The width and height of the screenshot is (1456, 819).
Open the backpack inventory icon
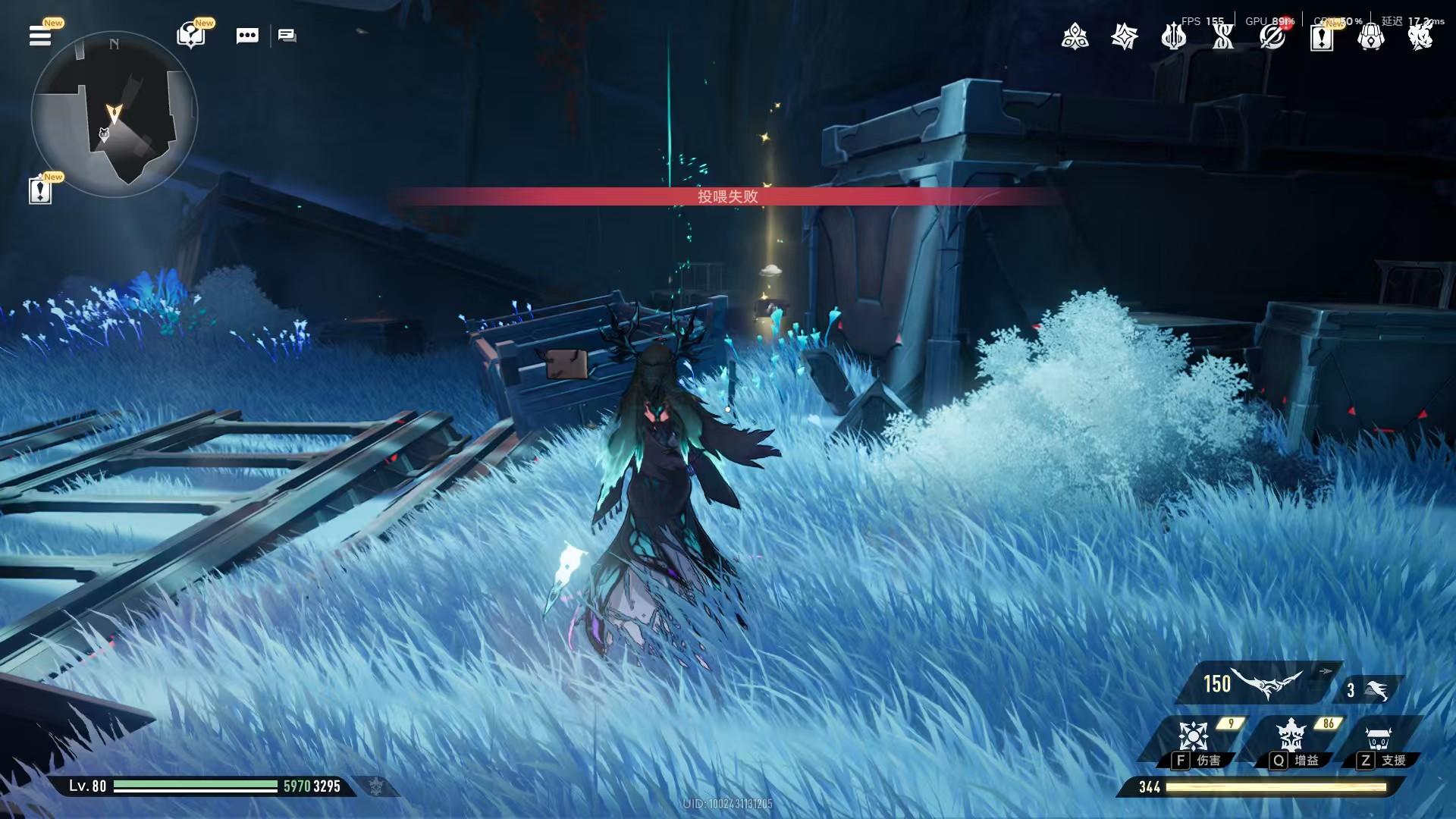click(x=1370, y=36)
